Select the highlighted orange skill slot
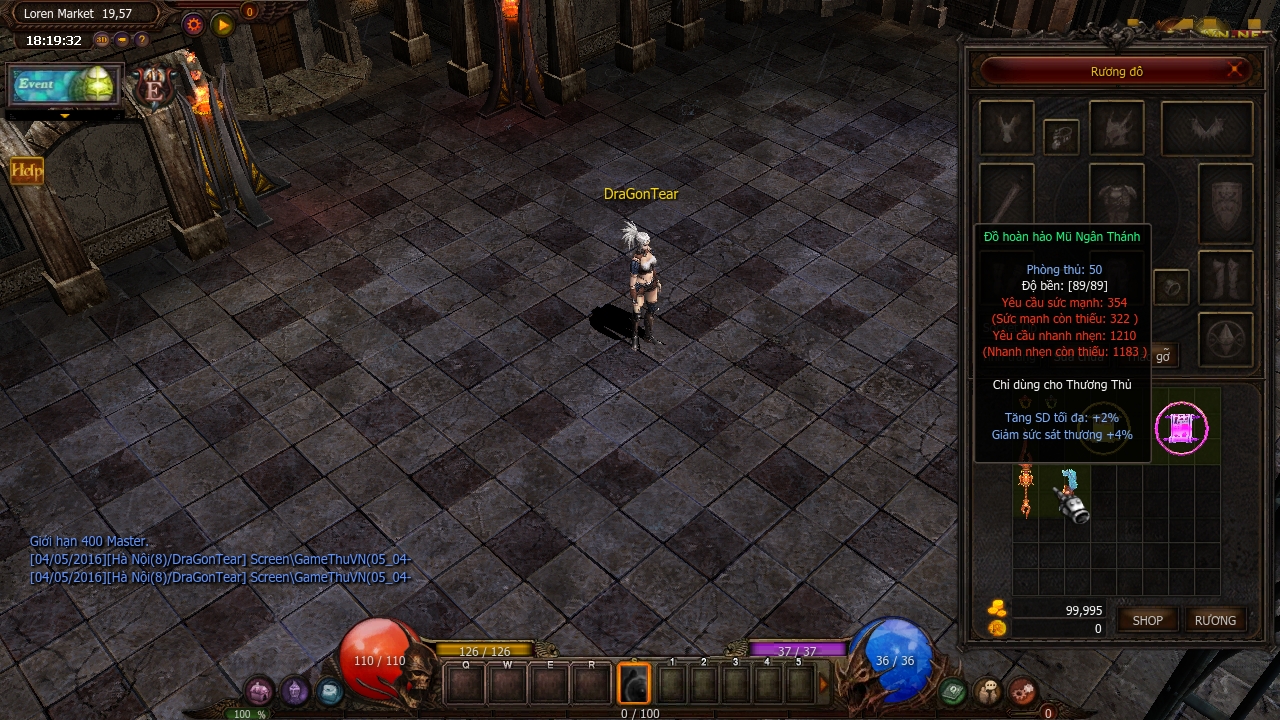The height and width of the screenshot is (720, 1280). point(633,684)
